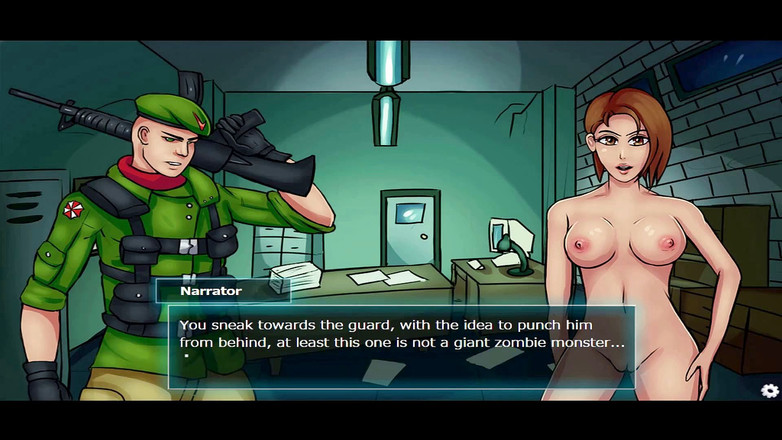The image size is (782, 440).
Task: Open settings with the gear icon
Action: click(769, 391)
